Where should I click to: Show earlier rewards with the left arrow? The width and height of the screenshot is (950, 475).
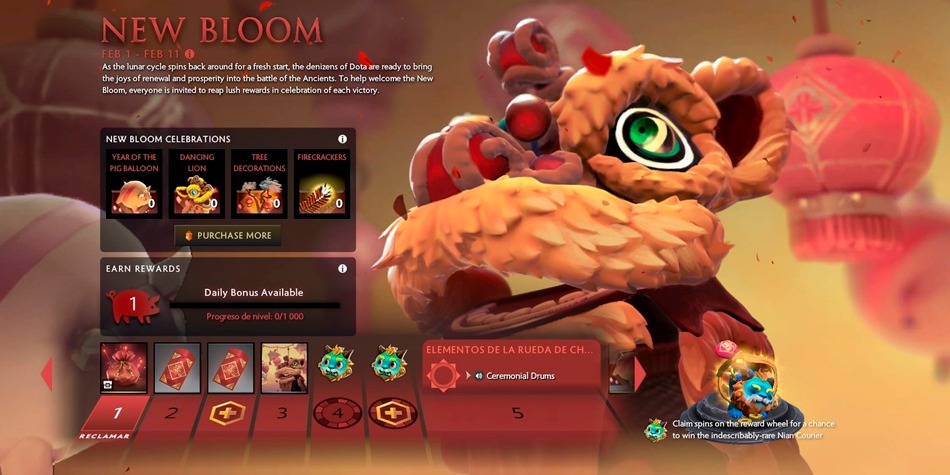click(46, 373)
